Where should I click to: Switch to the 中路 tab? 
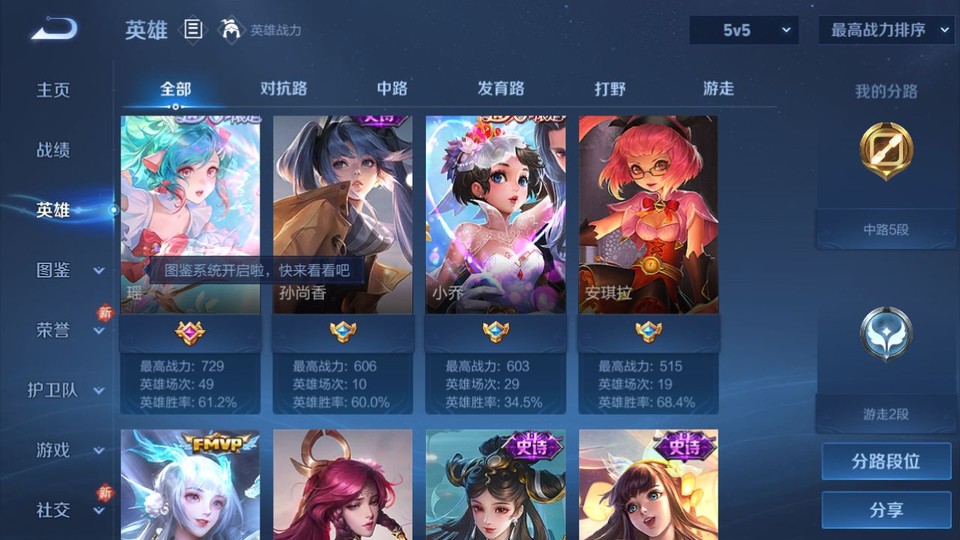pos(392,89)
